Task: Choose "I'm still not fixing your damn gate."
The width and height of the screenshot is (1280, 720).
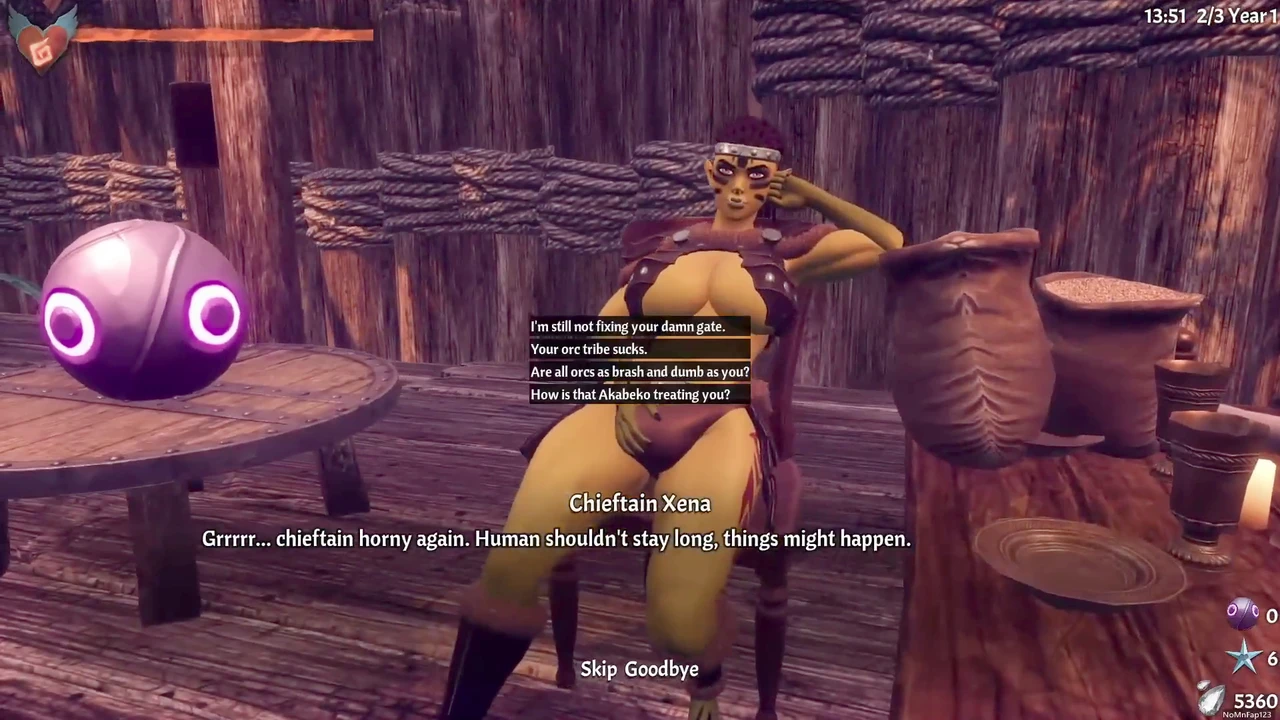Action: pyautogui.click(x=627, y=327)
